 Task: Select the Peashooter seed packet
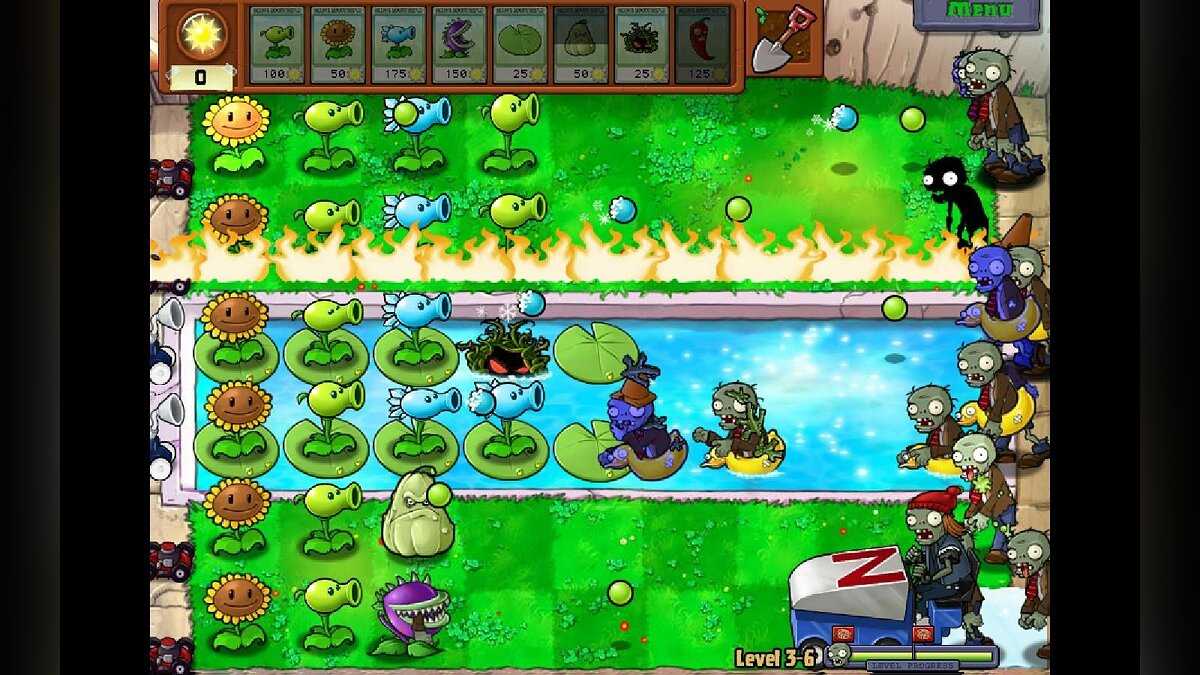(277, 45)
